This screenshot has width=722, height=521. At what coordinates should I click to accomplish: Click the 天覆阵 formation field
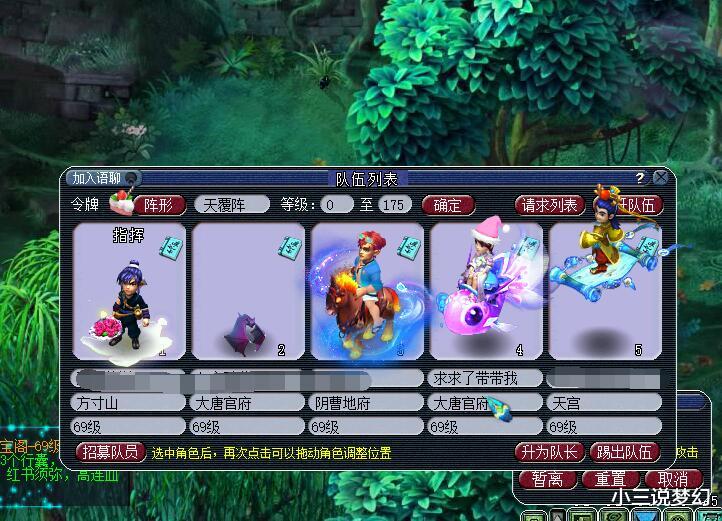tap(231, 205)
